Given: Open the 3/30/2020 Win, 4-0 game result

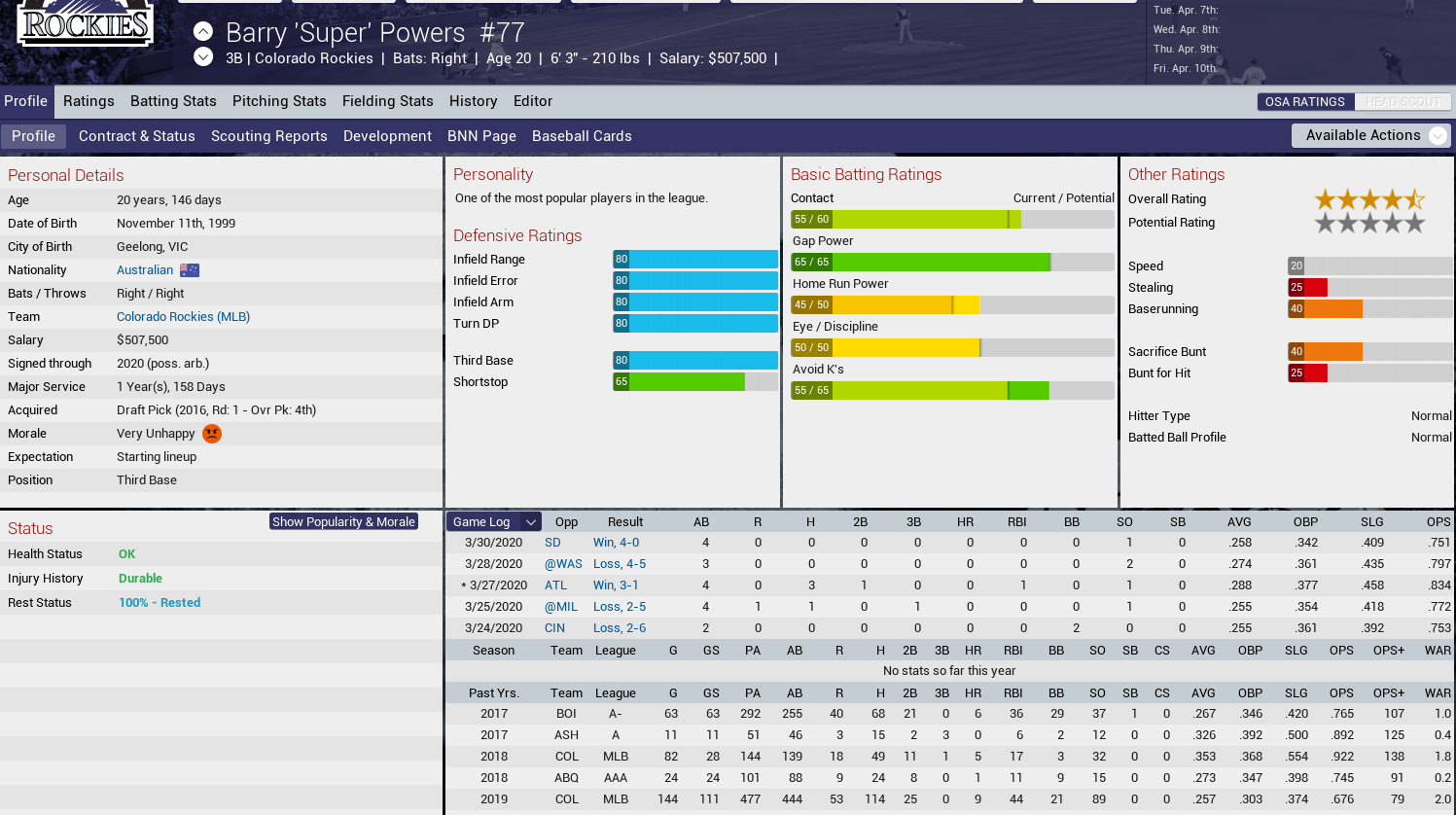Looking at the screenshot, I should 616,543.
